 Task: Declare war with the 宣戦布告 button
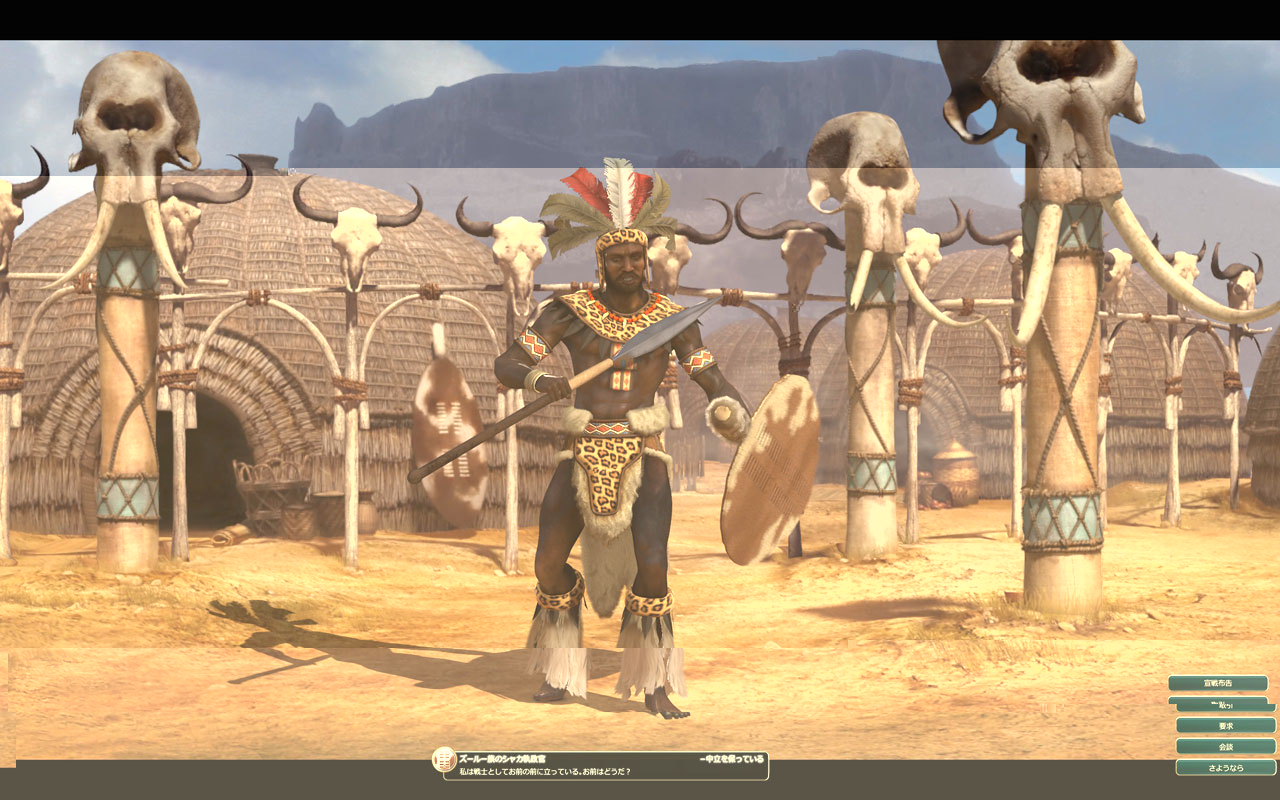(1217, 683)
